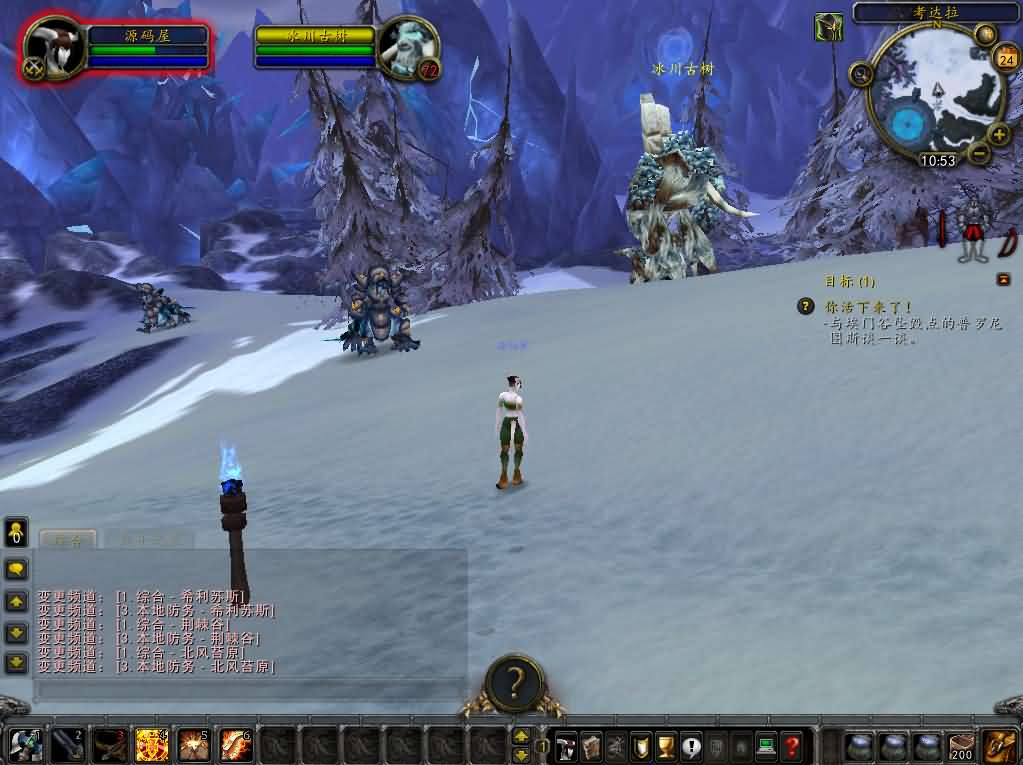Switch to the first chat tab

67,539
